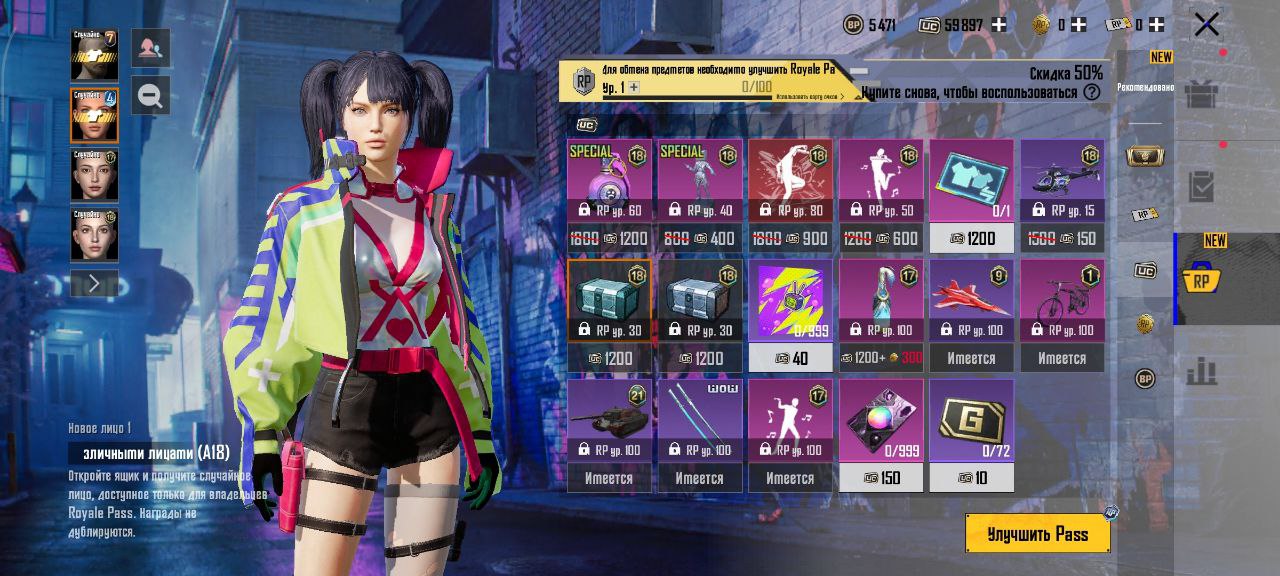Open the gift rewards tab
The height and width of the screenshot is (576, 1280).
[x=1200, y=95]
